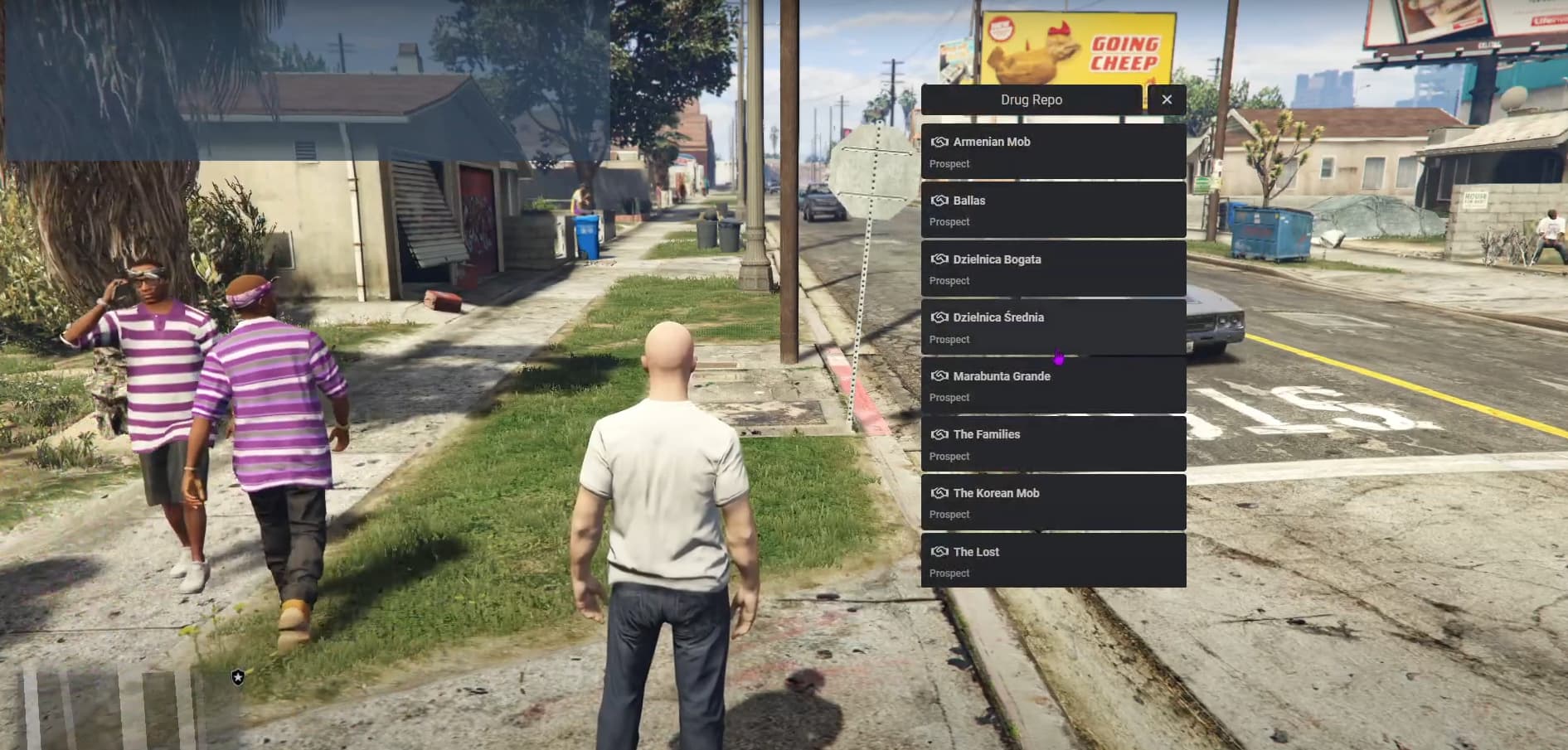Click the handshake icon for Dzielnica Bogata
The image size is (1568, 750).
[x=939, y=259]
